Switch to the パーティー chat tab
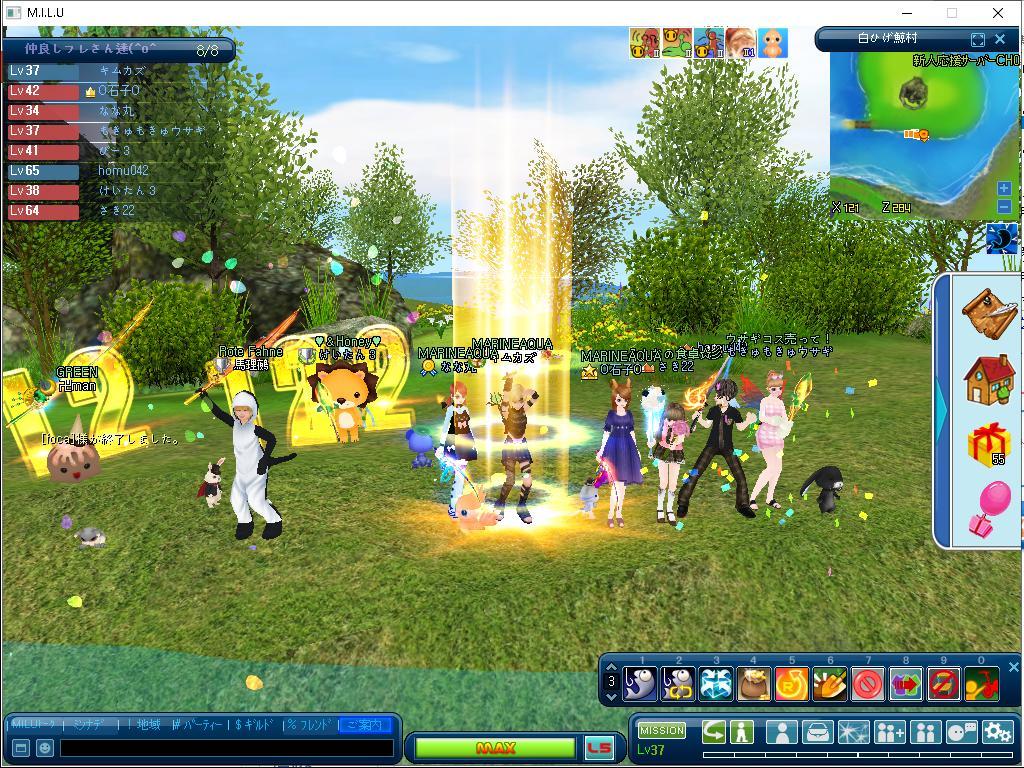The image size is (1024, 768). pos(198,725)
